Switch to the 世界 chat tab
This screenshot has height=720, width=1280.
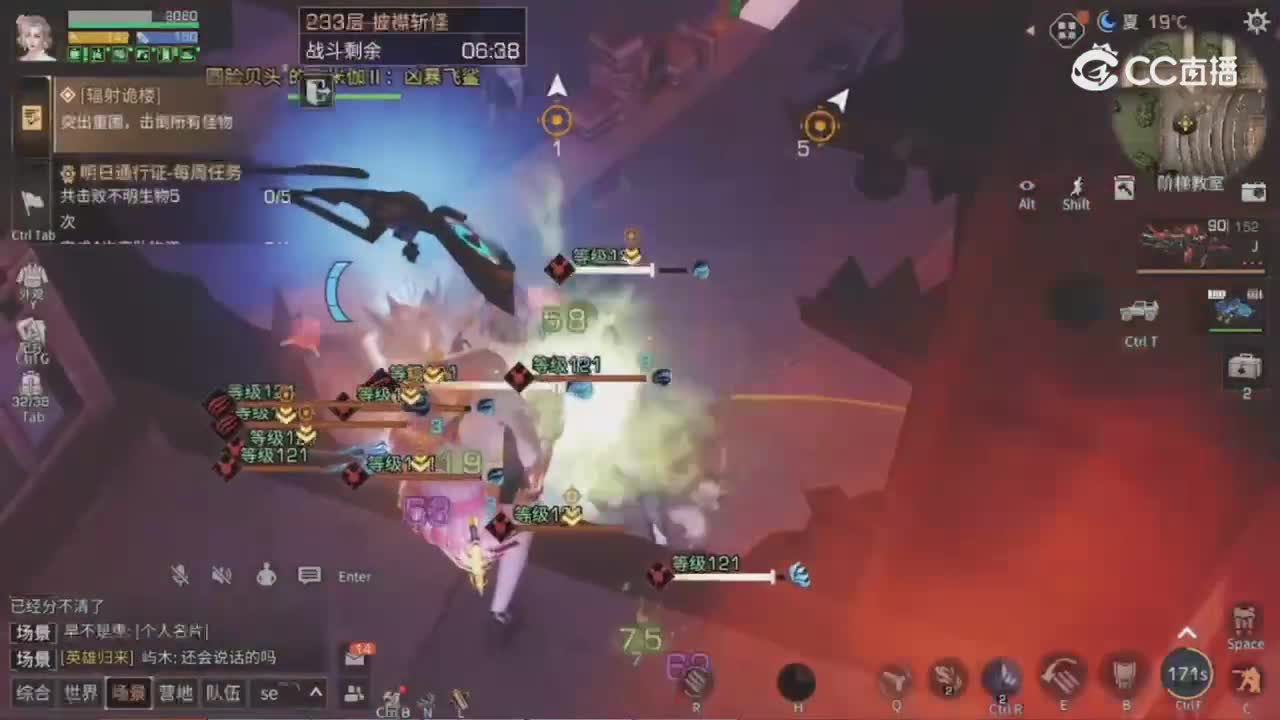pyautogui.click(x=80, y=693)
